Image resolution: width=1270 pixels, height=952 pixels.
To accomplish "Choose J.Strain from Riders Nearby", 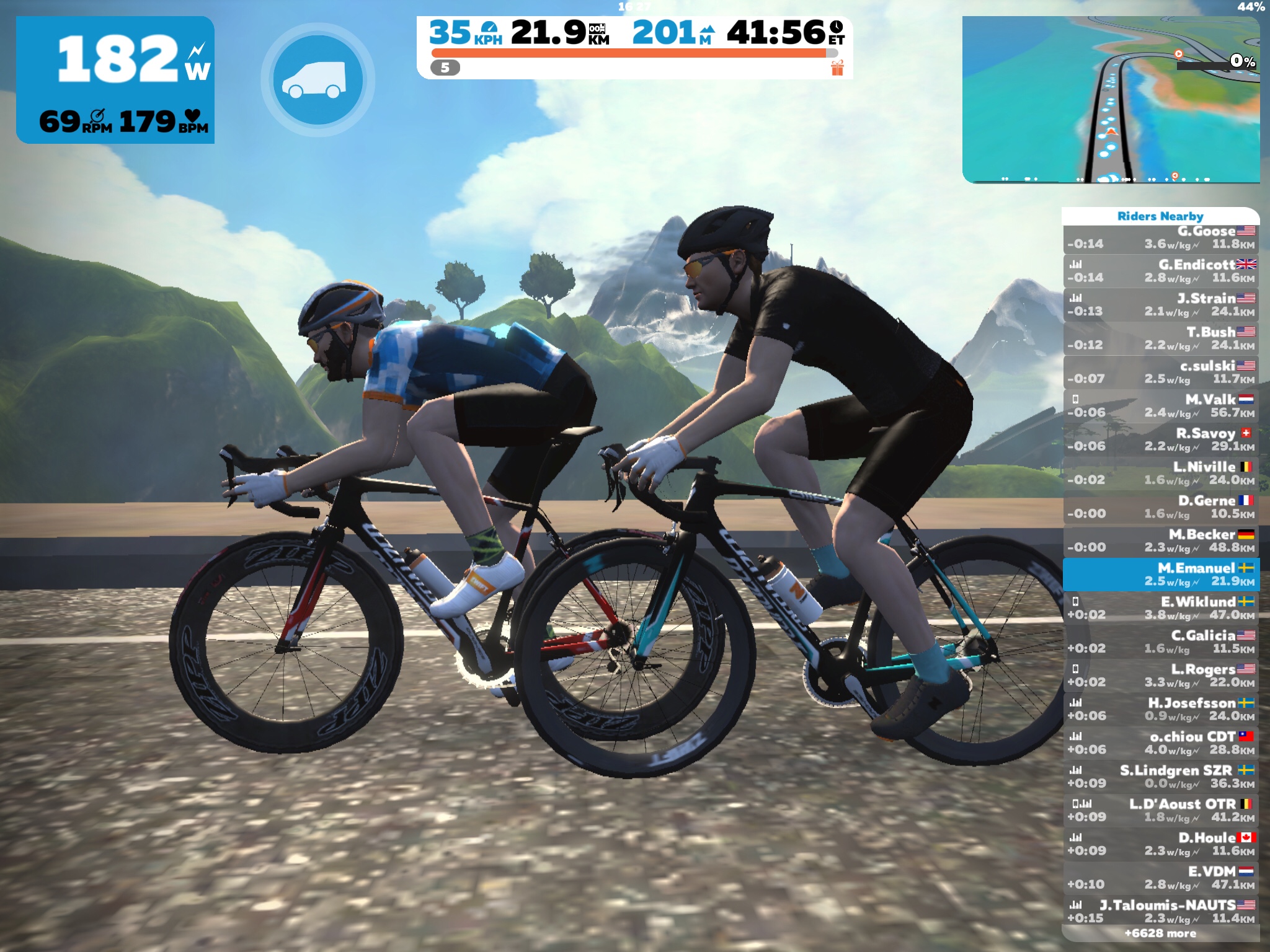I will [x=1160, y=305].
